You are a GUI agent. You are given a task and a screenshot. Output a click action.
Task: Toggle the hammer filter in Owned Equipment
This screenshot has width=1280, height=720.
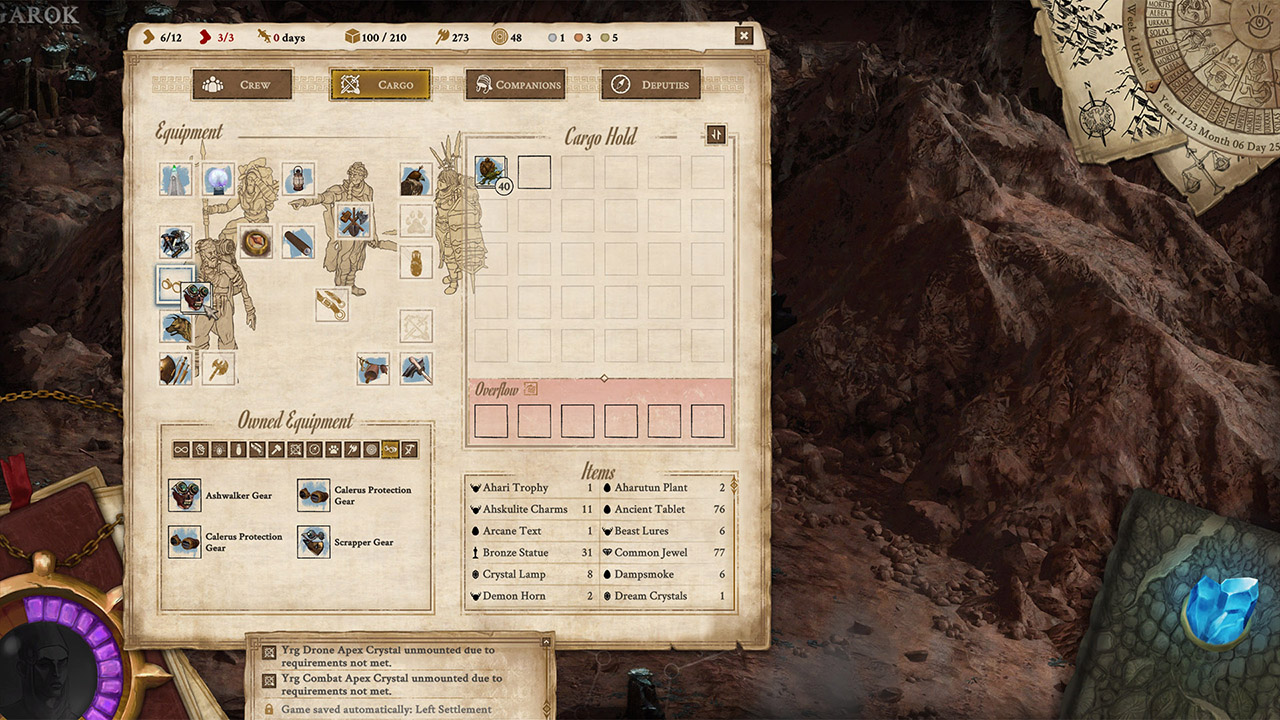click(x=276, y=450)
